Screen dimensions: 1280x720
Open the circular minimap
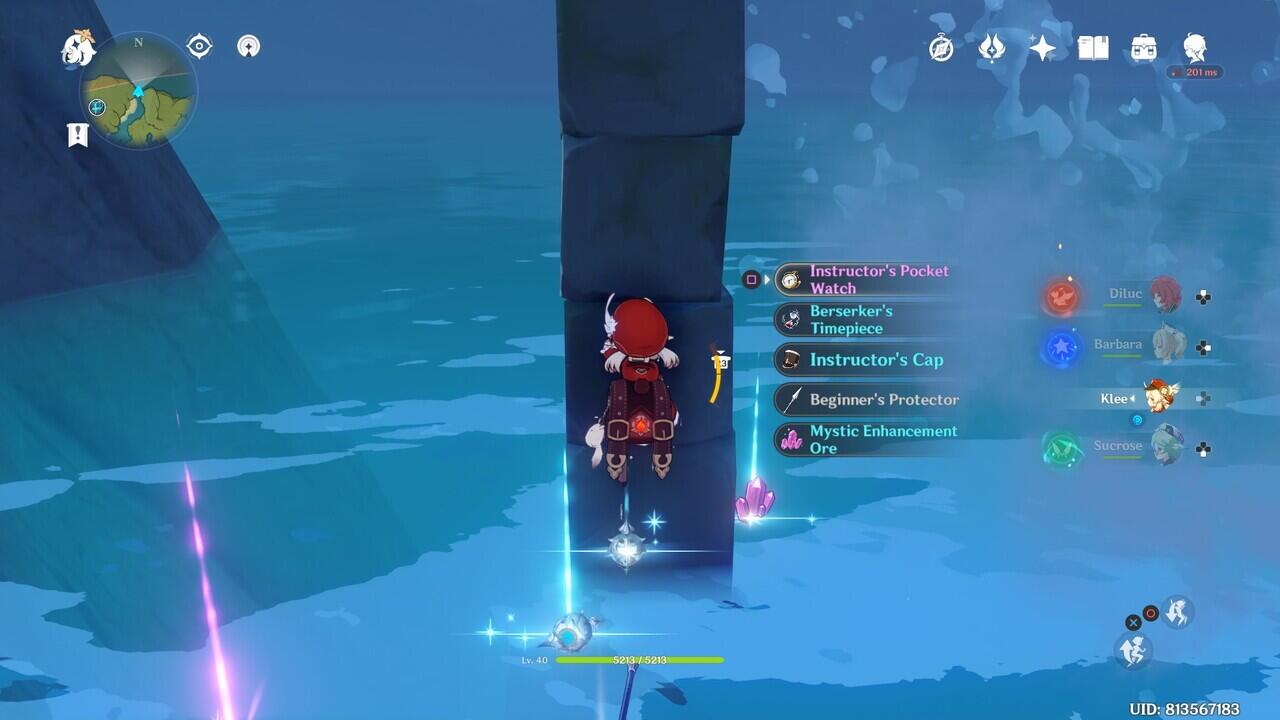(x=138, y=91)
